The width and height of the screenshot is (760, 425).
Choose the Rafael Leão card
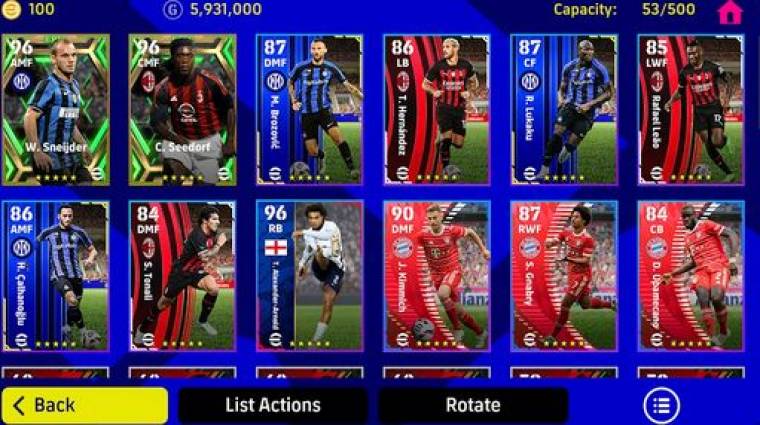click(691, 110)
